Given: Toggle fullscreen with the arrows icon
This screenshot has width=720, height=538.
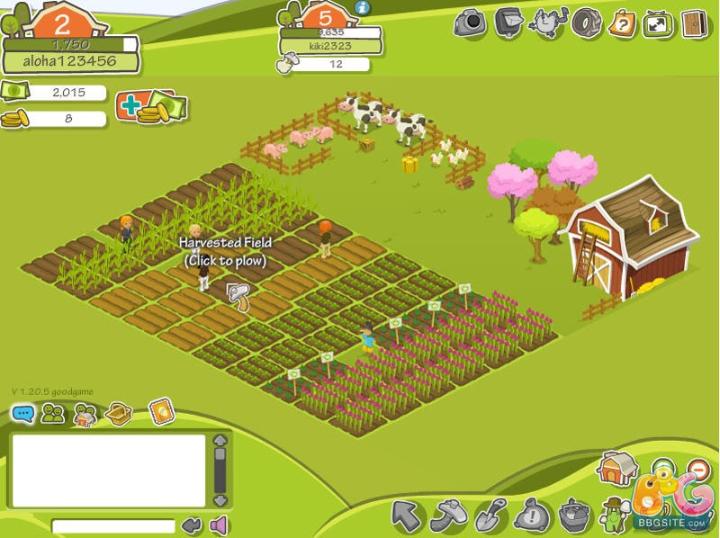Looking at the screenshot, I should point(657,22).
